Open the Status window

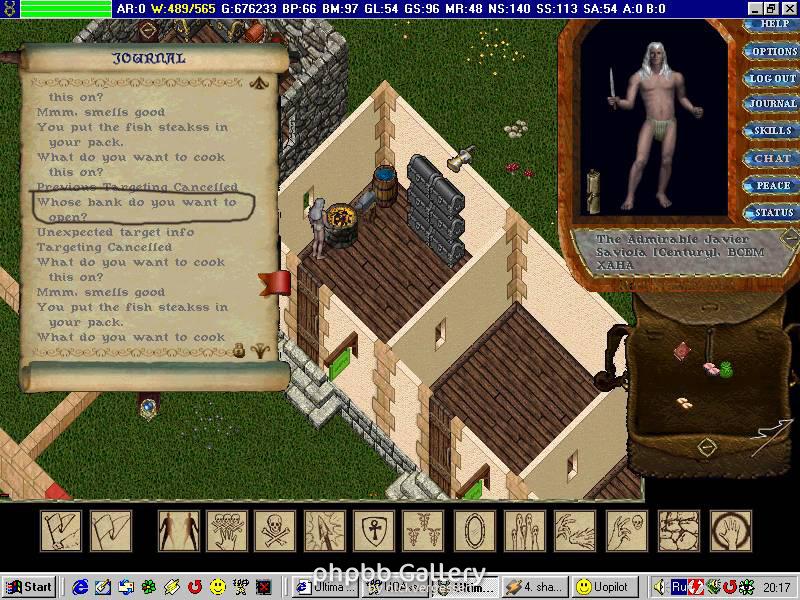773,212
